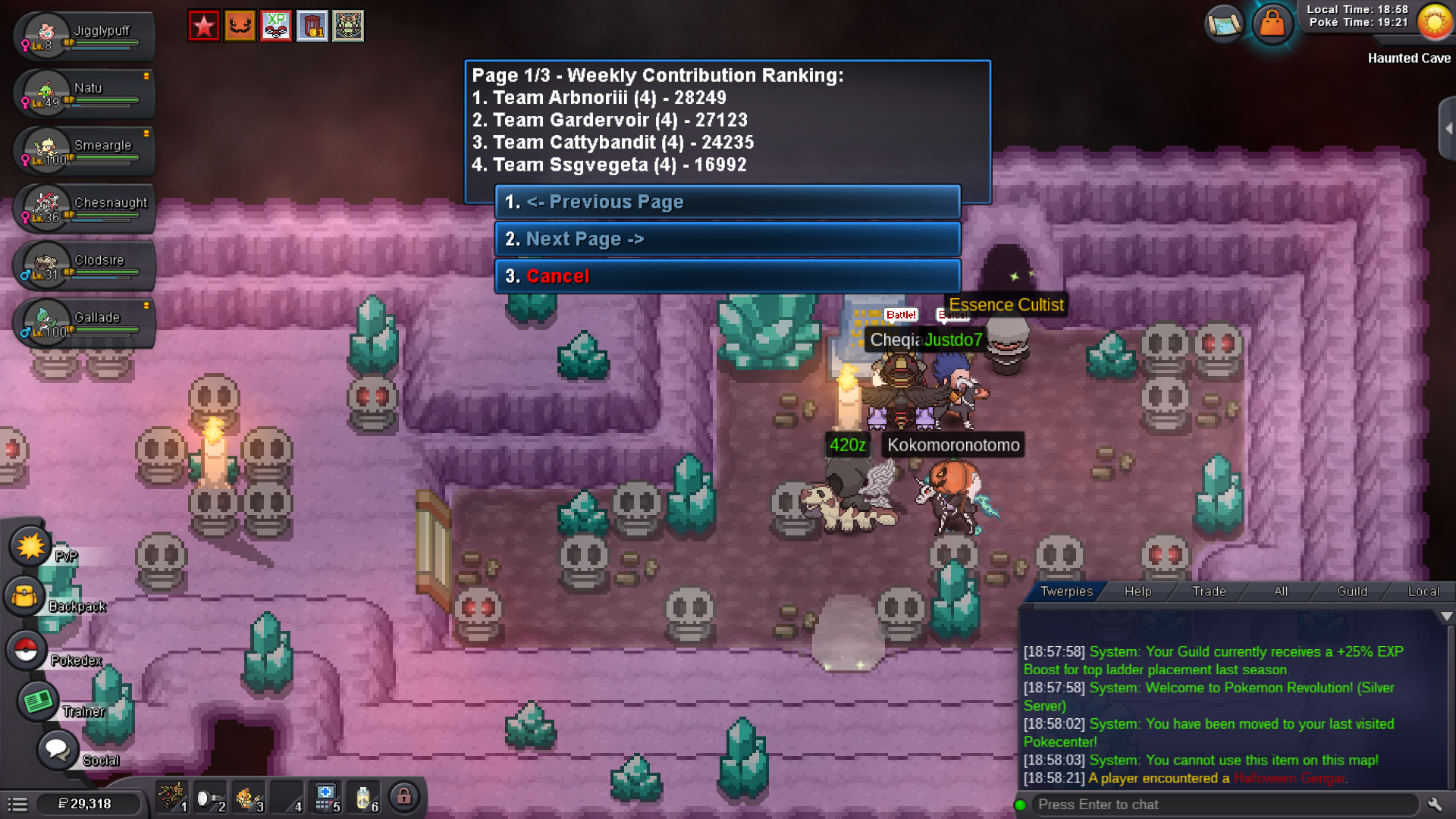Image resolution: width=1456 pixels, height=819 pixels.
Task: Show the Trainer card
Action: pos(38,701)
